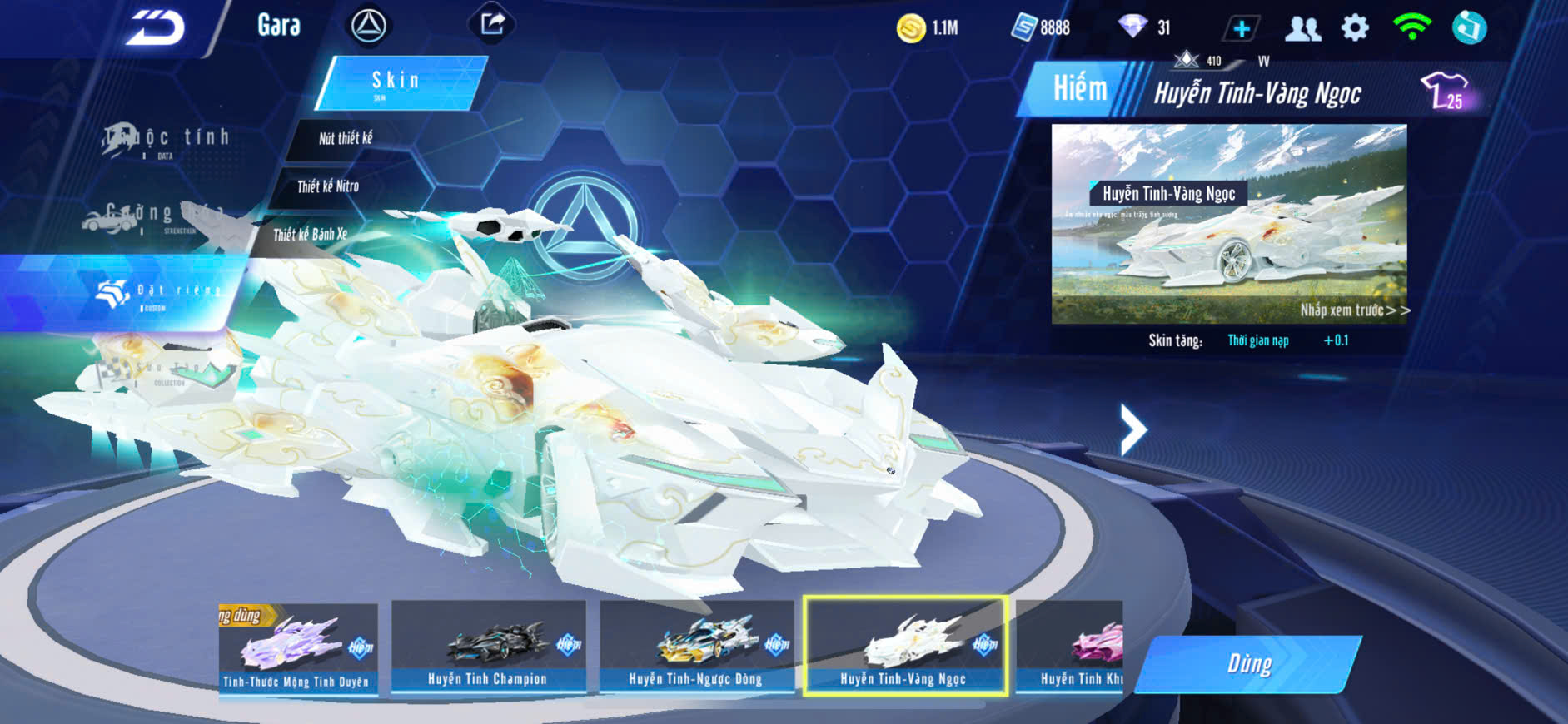The image size is (1568, 724).
Task: Choose Thiết kế Bánh Xe option
Action: [x=310, y=235]
